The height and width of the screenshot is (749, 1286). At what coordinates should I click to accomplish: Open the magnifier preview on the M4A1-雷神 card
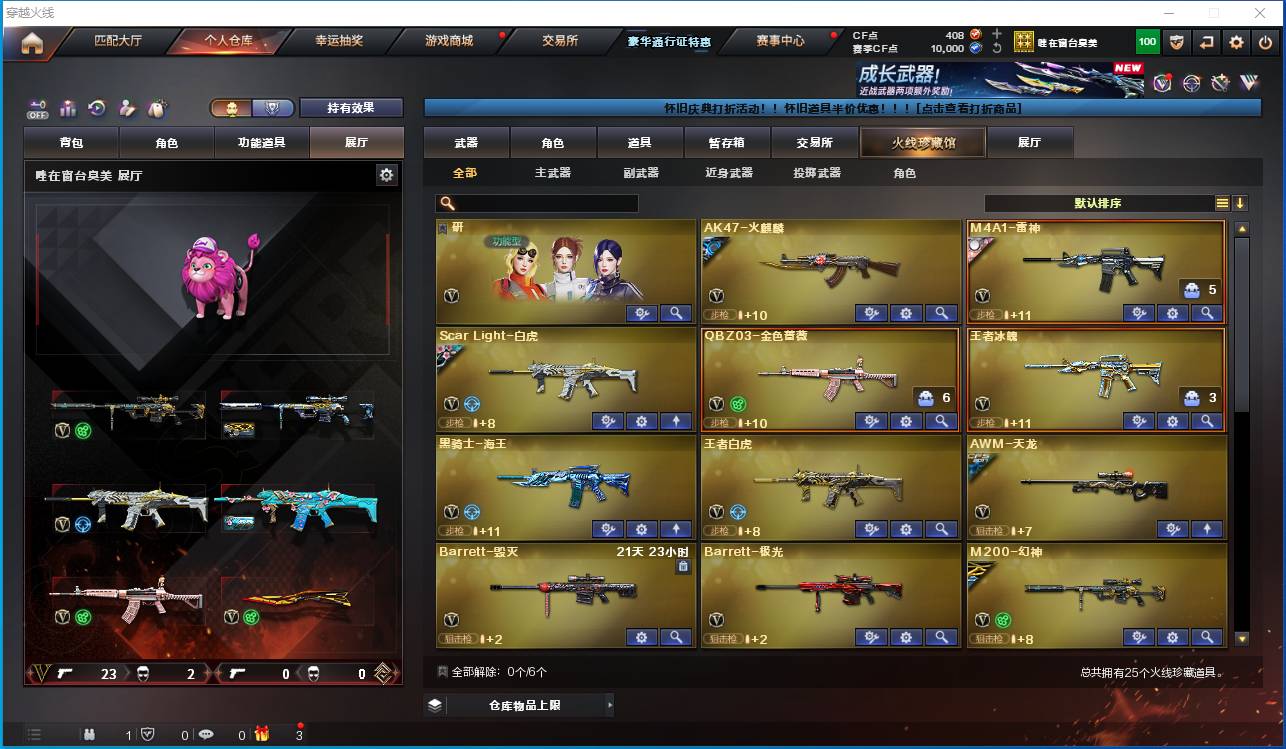[x=1208, y=313]
